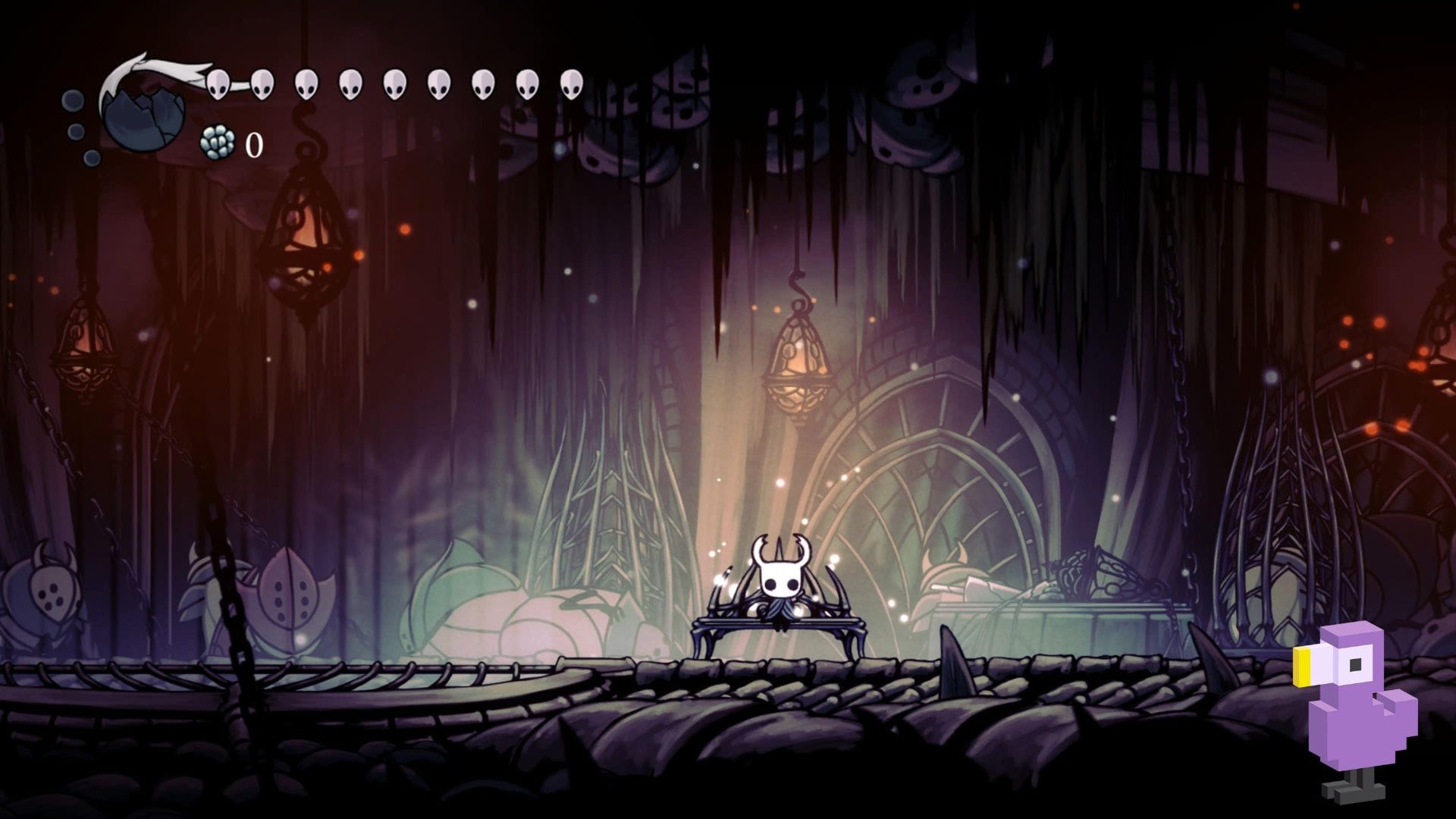Click the Geo counter showing zero
This screenshot has width=1456, height=819.
(254, 144)
